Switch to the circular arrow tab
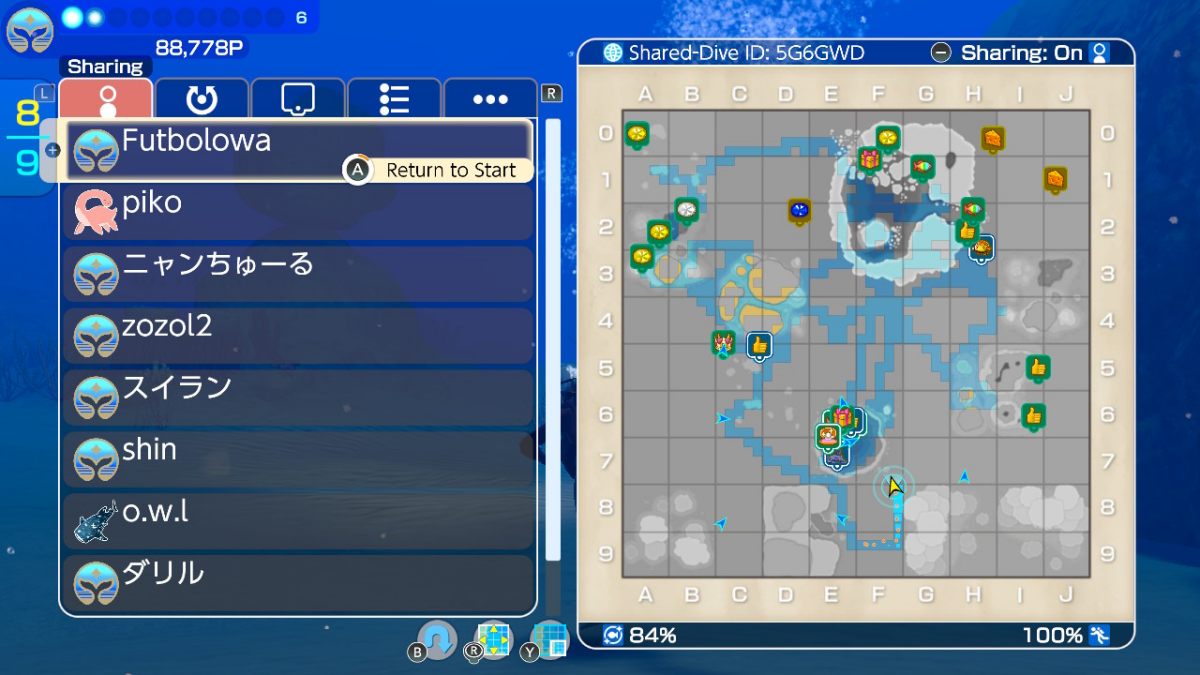The height and width of the screenshot is (675, 1200). coord(202,99)
